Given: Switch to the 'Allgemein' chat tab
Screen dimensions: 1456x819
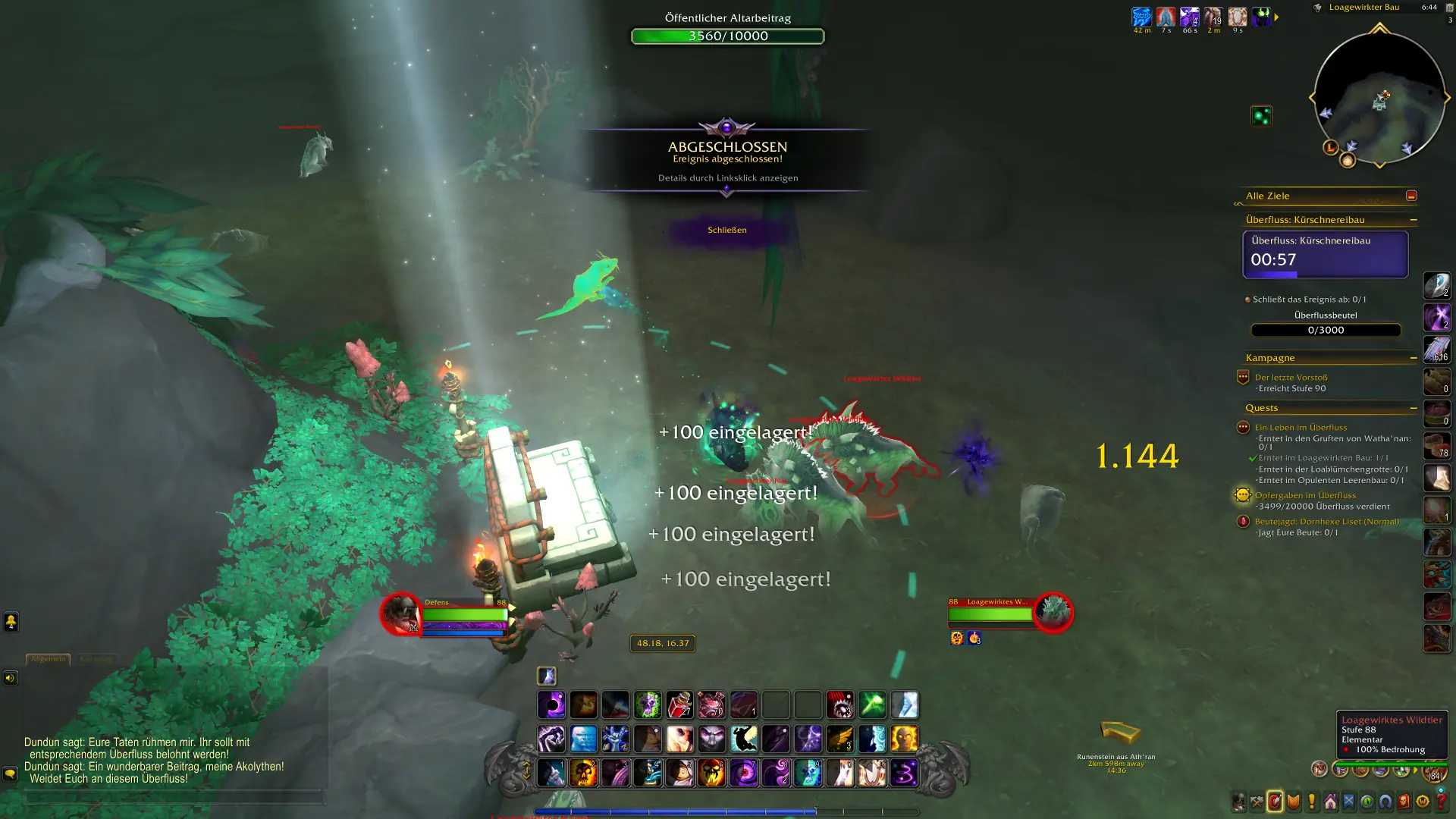Looking at the screenshot, I should 49,658.
